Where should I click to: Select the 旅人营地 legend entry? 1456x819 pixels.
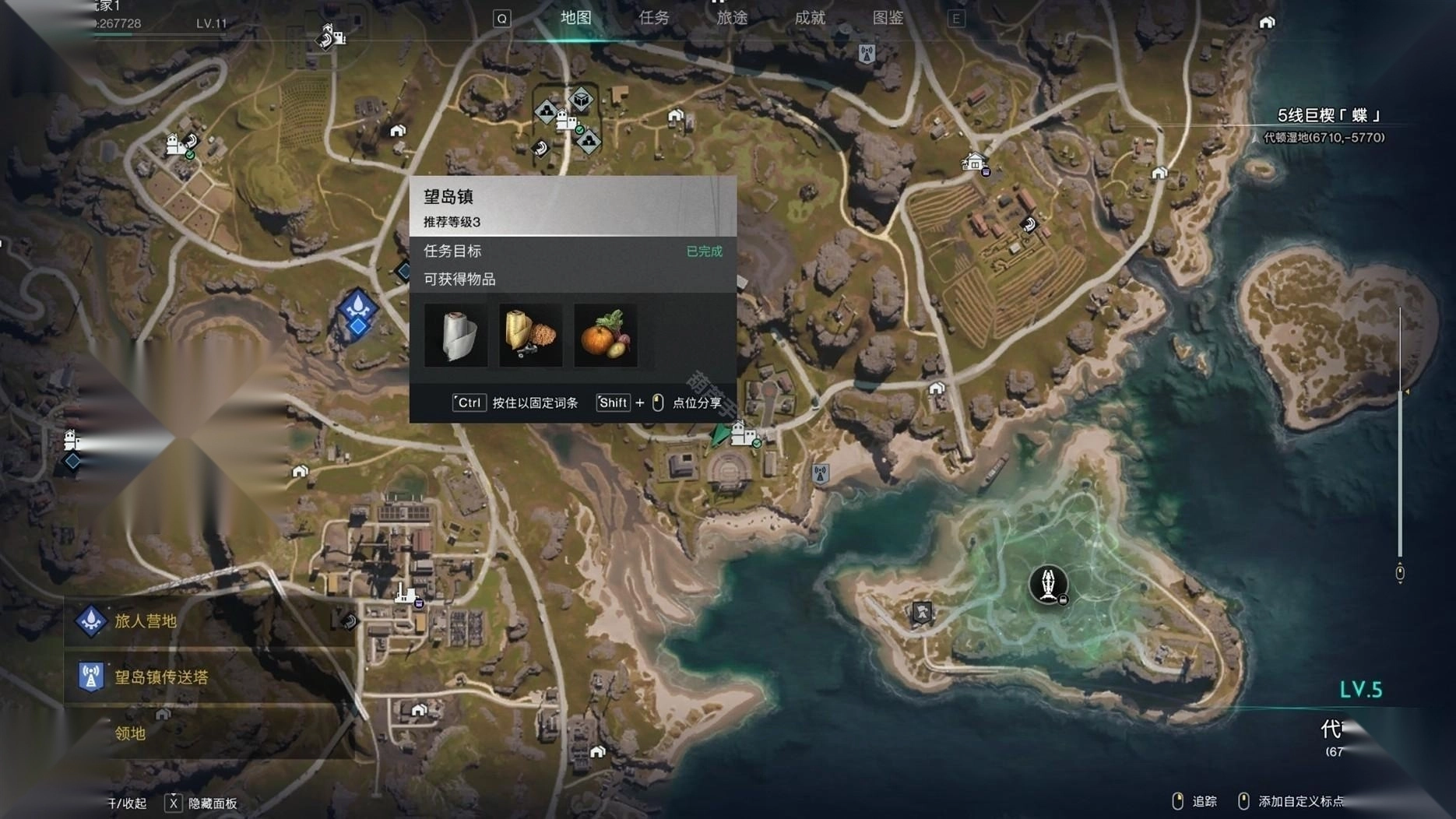[146, 621]
